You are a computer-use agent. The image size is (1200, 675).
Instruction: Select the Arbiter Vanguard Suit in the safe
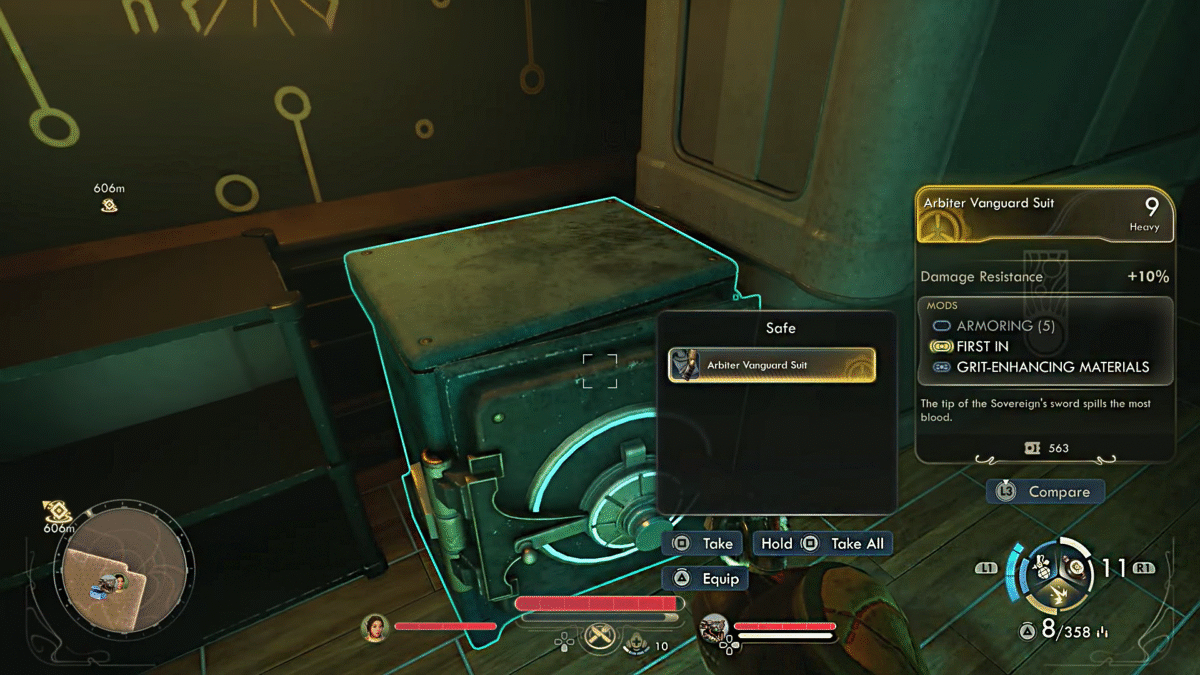pos(771,365)
